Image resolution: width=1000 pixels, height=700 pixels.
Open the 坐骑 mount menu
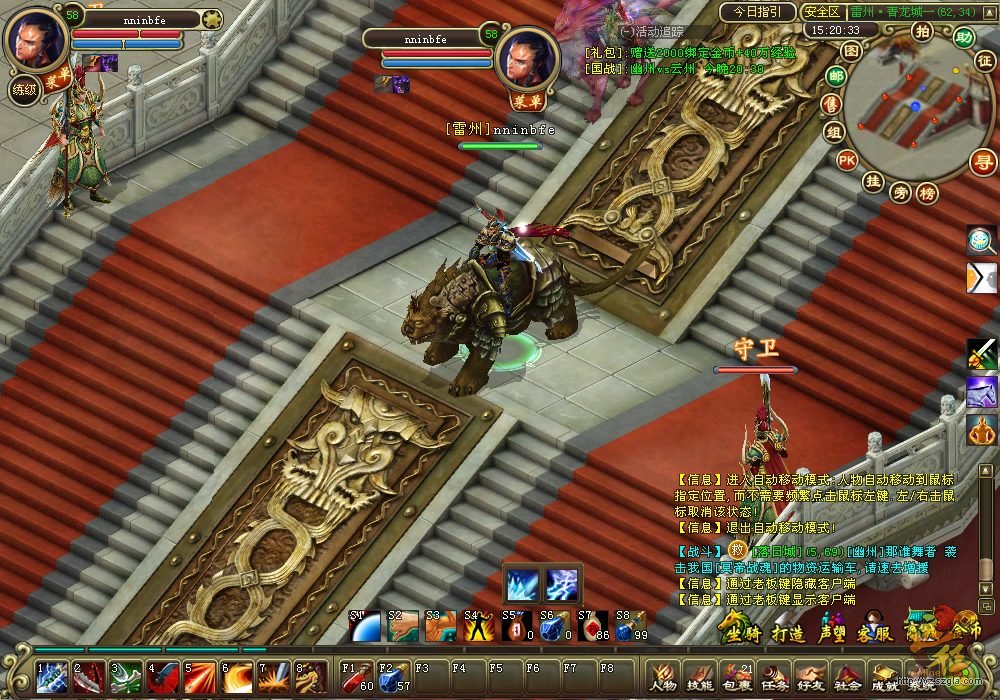pos(739,632)
